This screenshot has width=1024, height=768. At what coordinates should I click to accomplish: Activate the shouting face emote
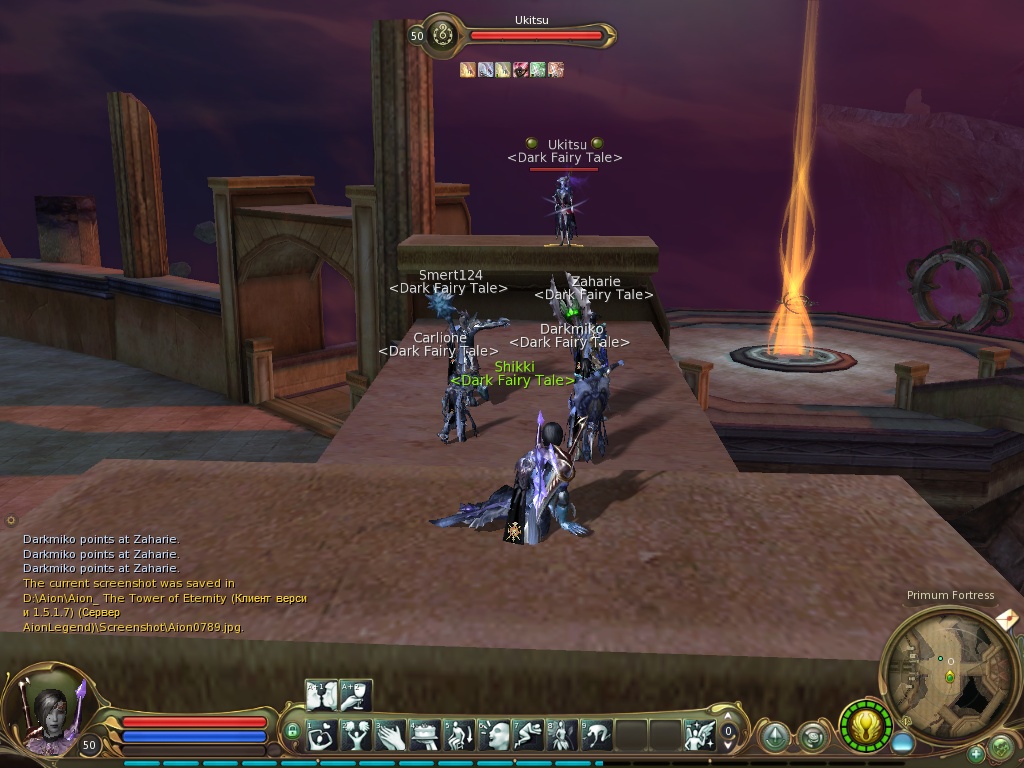(x=495, y=736)
